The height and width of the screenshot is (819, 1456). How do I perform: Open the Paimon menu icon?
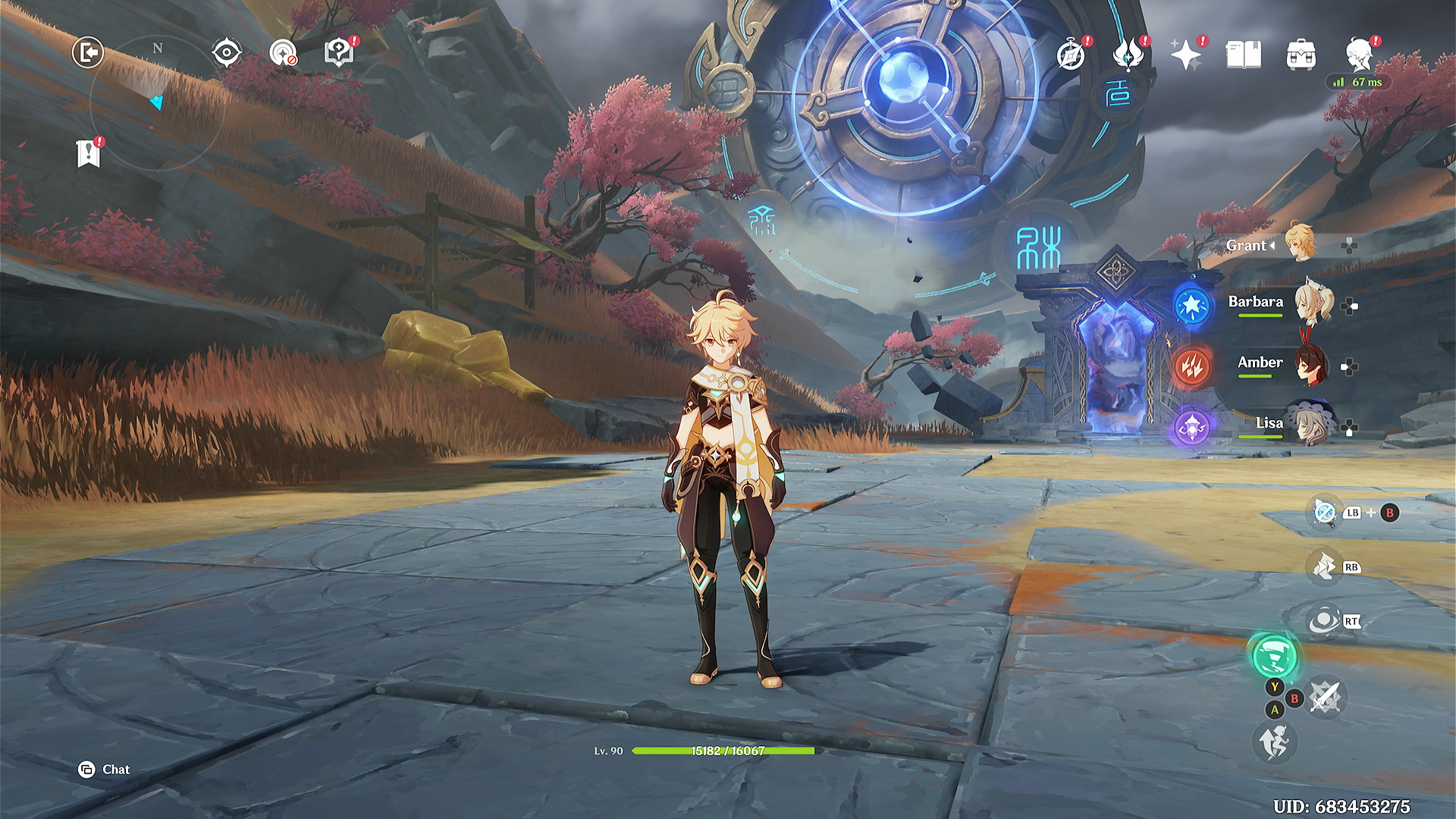point(1359,55)
